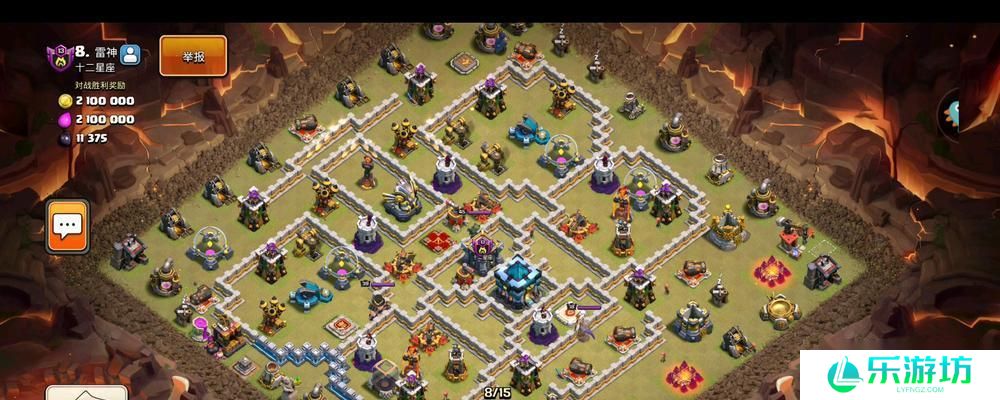The width and height of the screenshot is (1000, 400).
Task: Tap the blue bird floating icon
Action: tap(950, 112)
